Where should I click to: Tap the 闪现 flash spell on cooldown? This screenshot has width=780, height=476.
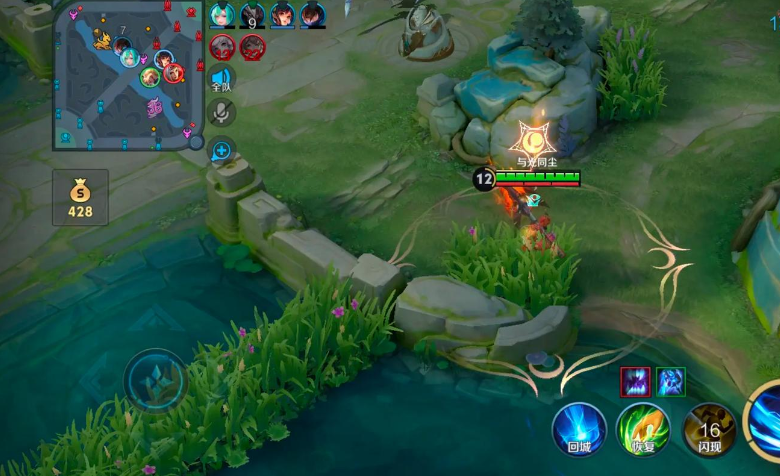(710, 430)
